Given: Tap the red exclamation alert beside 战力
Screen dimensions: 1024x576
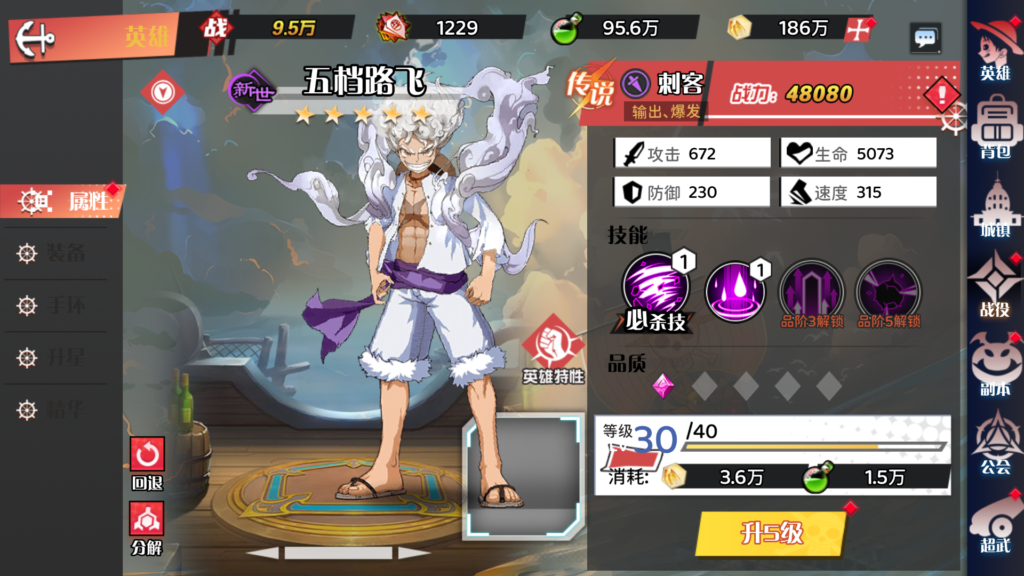Looking at the screenshot, I should [942, 96].
